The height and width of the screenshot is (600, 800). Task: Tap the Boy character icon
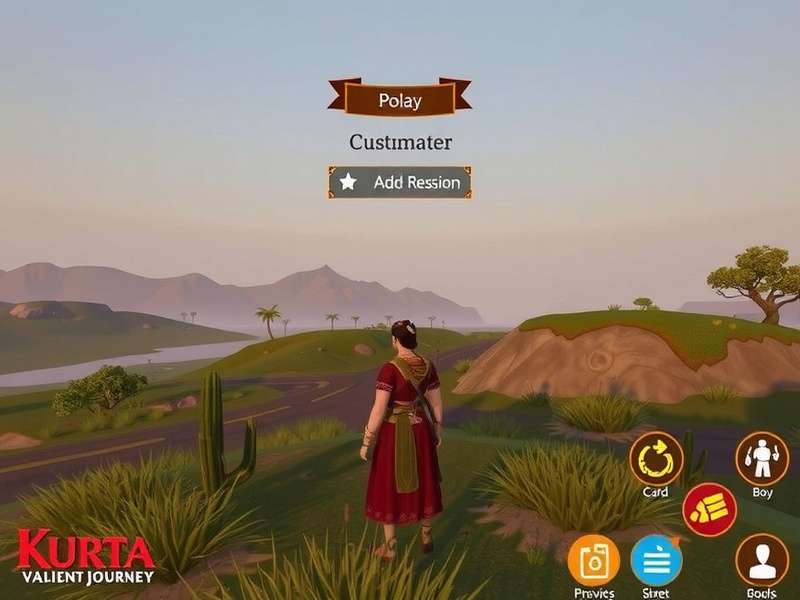(762, 459)
